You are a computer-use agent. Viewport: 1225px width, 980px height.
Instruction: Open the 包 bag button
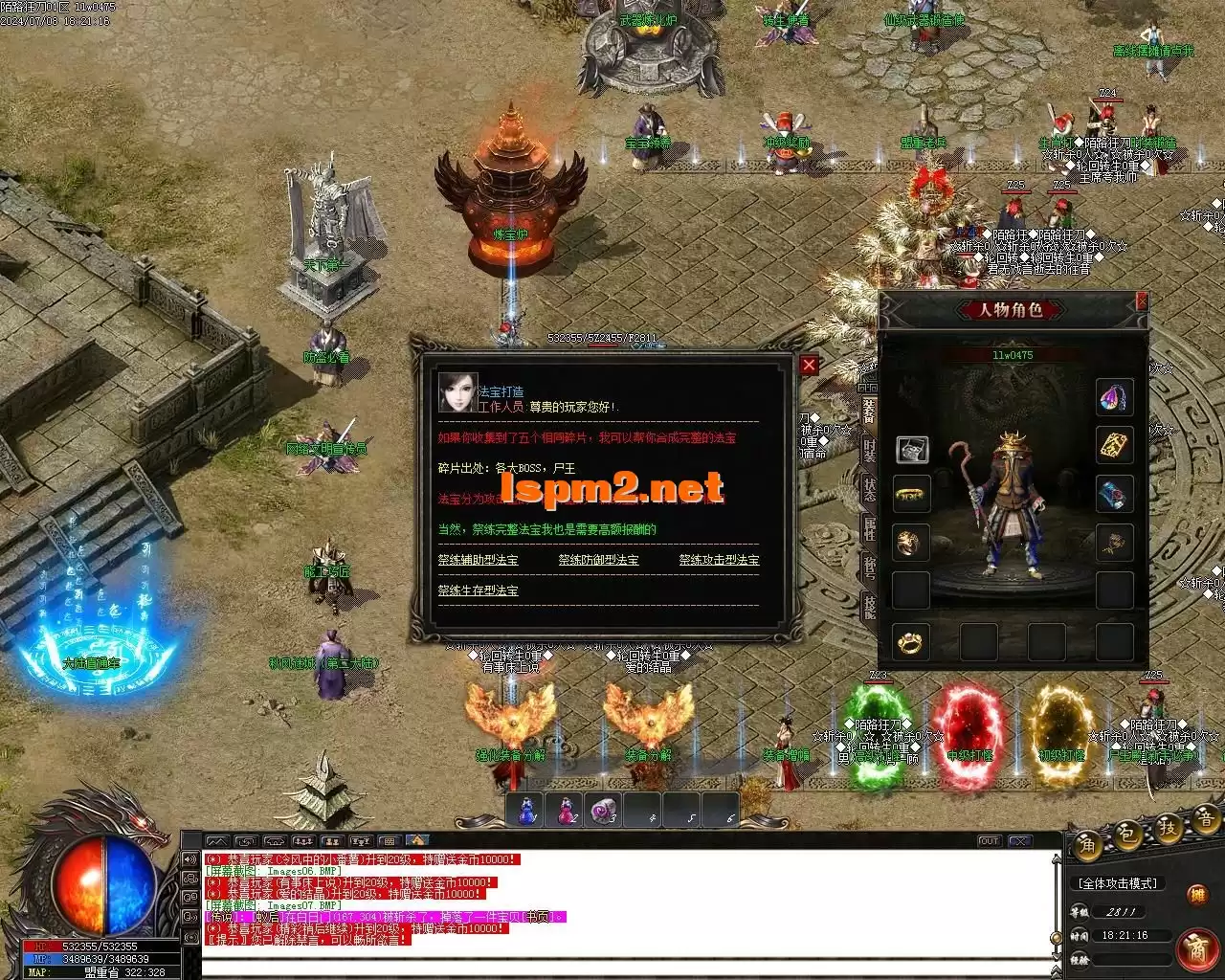(x=1128, y=836)
